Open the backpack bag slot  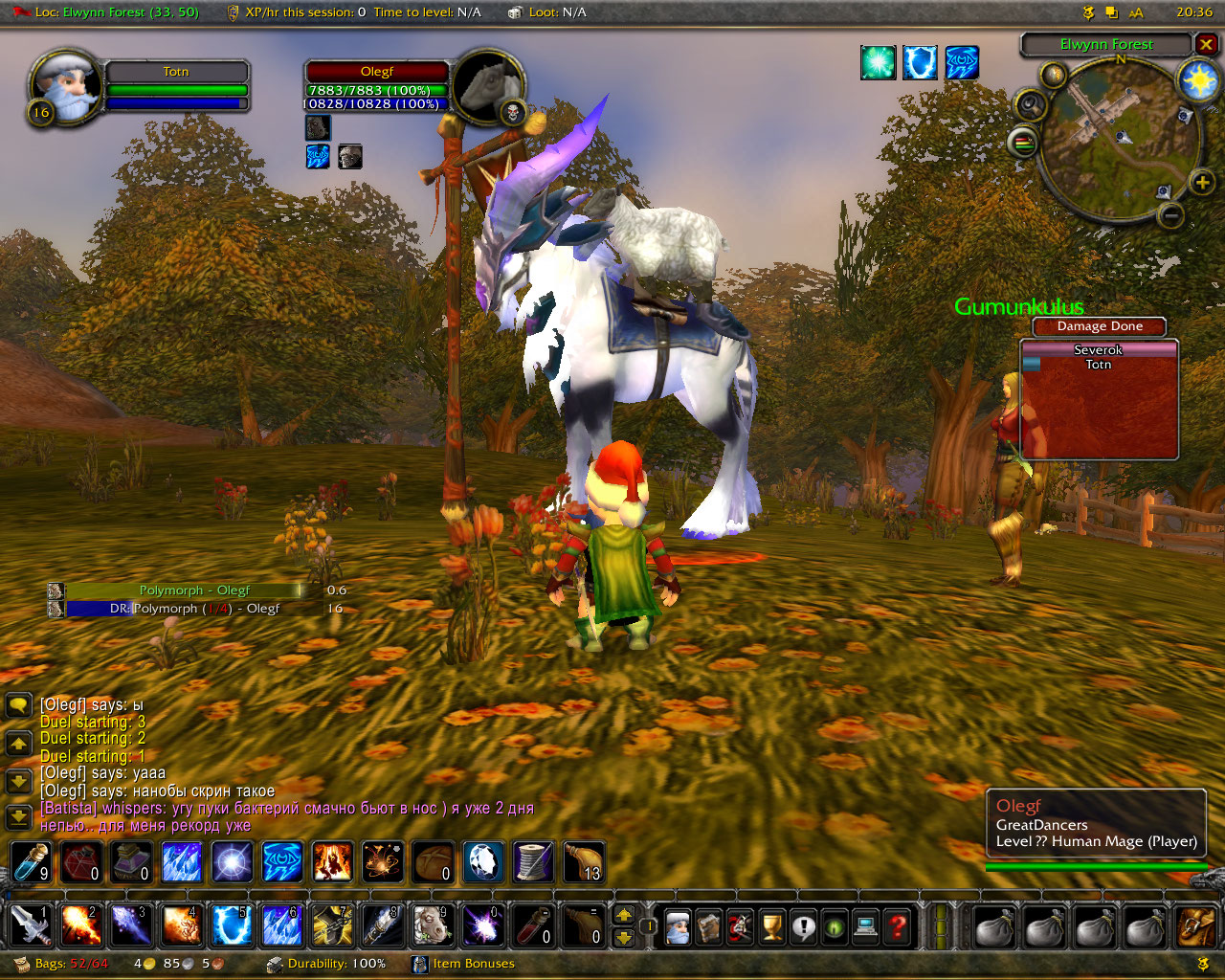click(x=1194, y=926)
